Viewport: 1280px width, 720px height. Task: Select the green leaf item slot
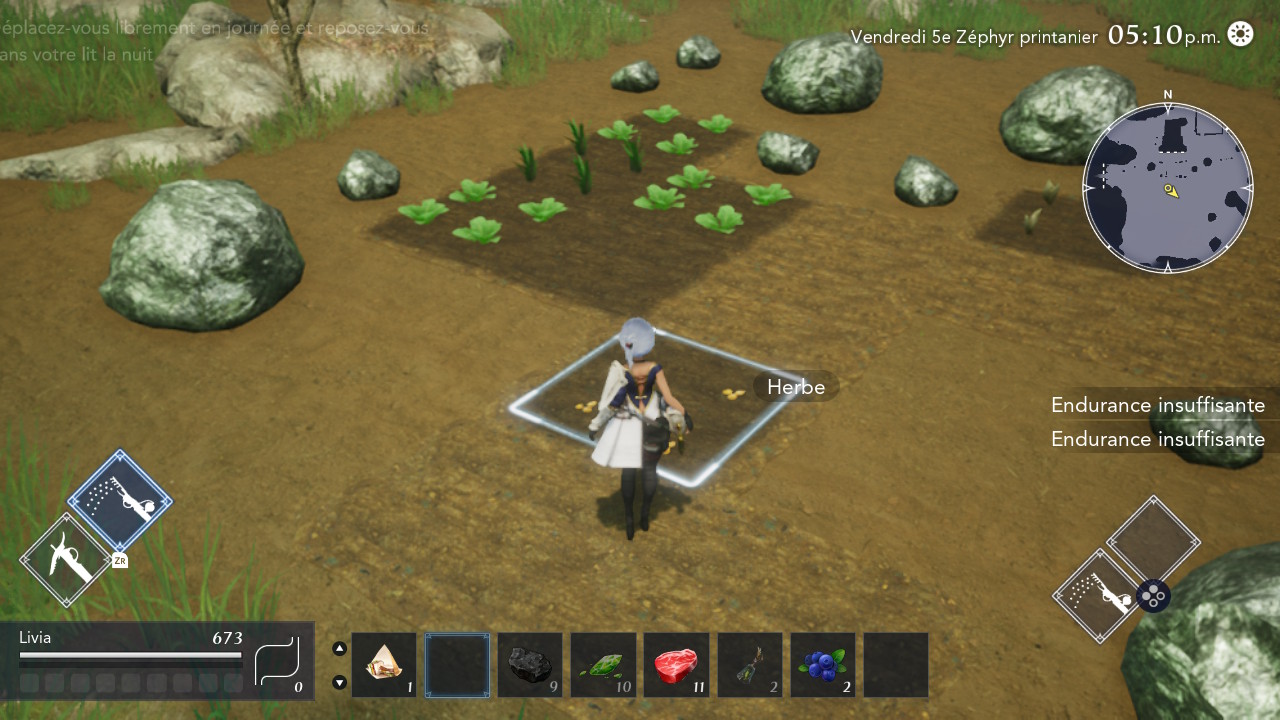click(603, 665)
